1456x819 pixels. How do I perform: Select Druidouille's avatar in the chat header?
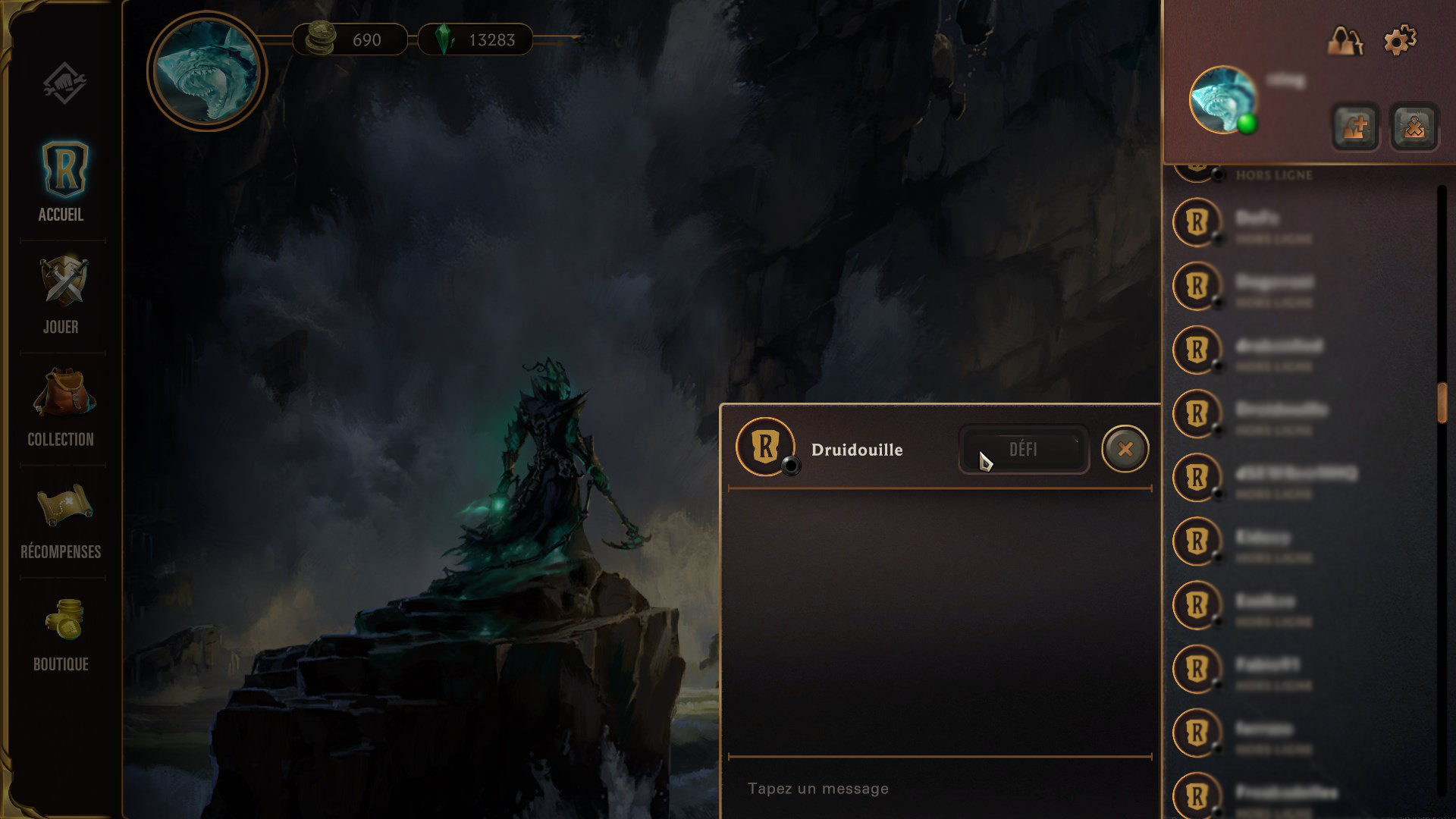pyautogui.click(x=766, y=449)
